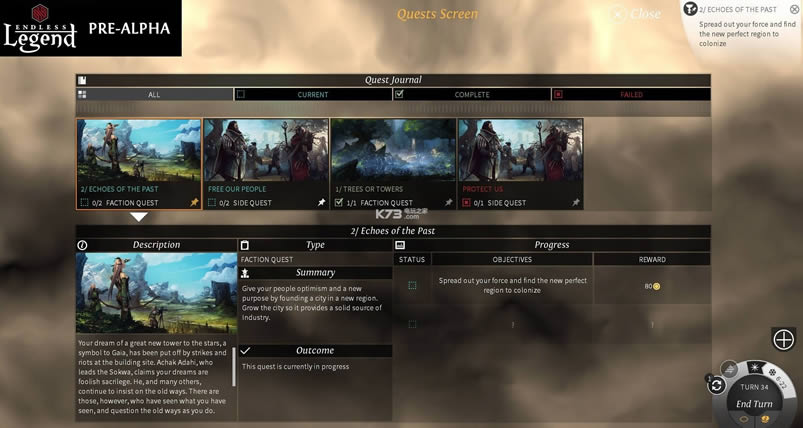Screen dimensions: 803x428
Task: Show all quests with the ALL tab
Action: click(154, 95)
